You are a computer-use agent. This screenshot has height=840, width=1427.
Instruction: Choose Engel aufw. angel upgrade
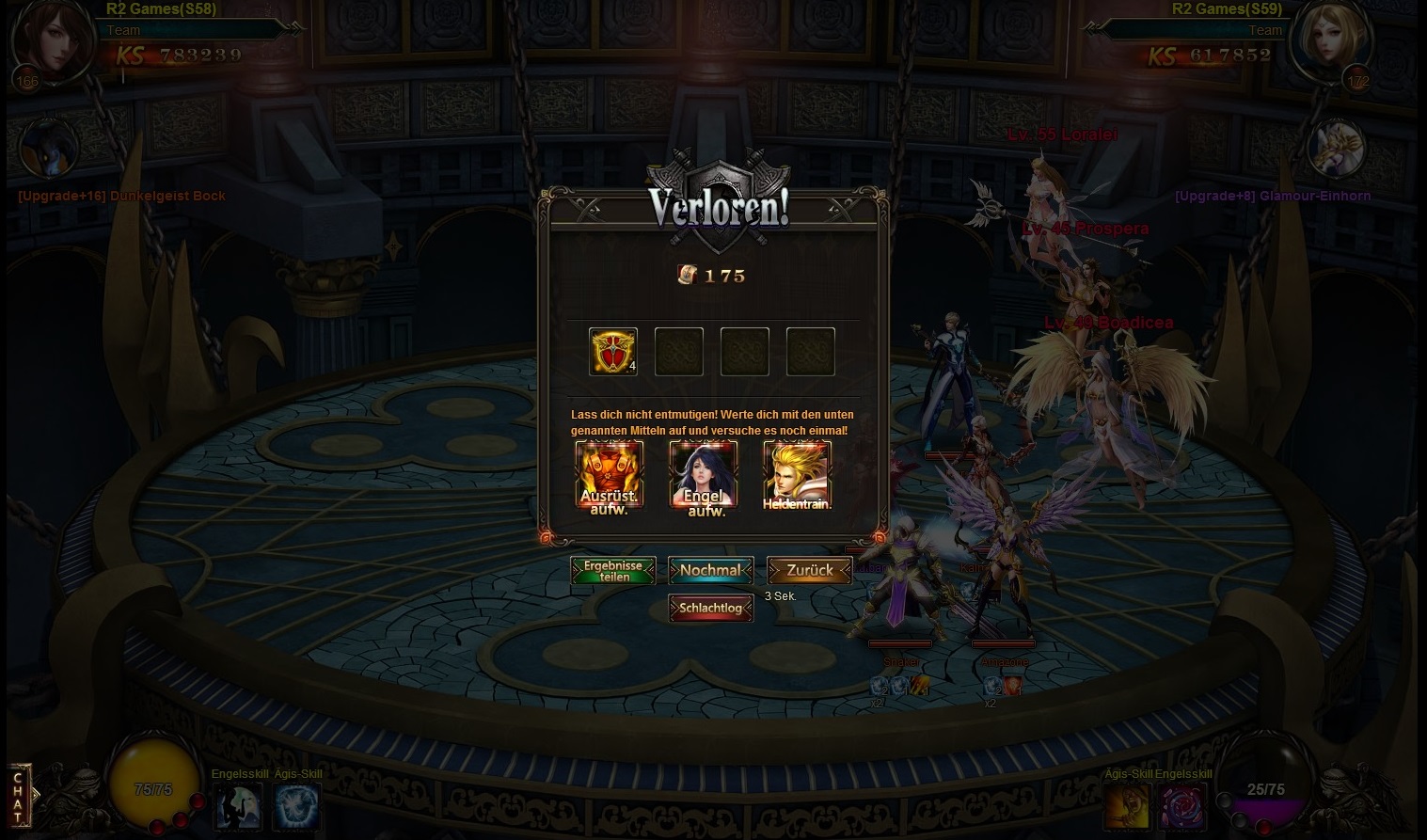tap(704, 476)
